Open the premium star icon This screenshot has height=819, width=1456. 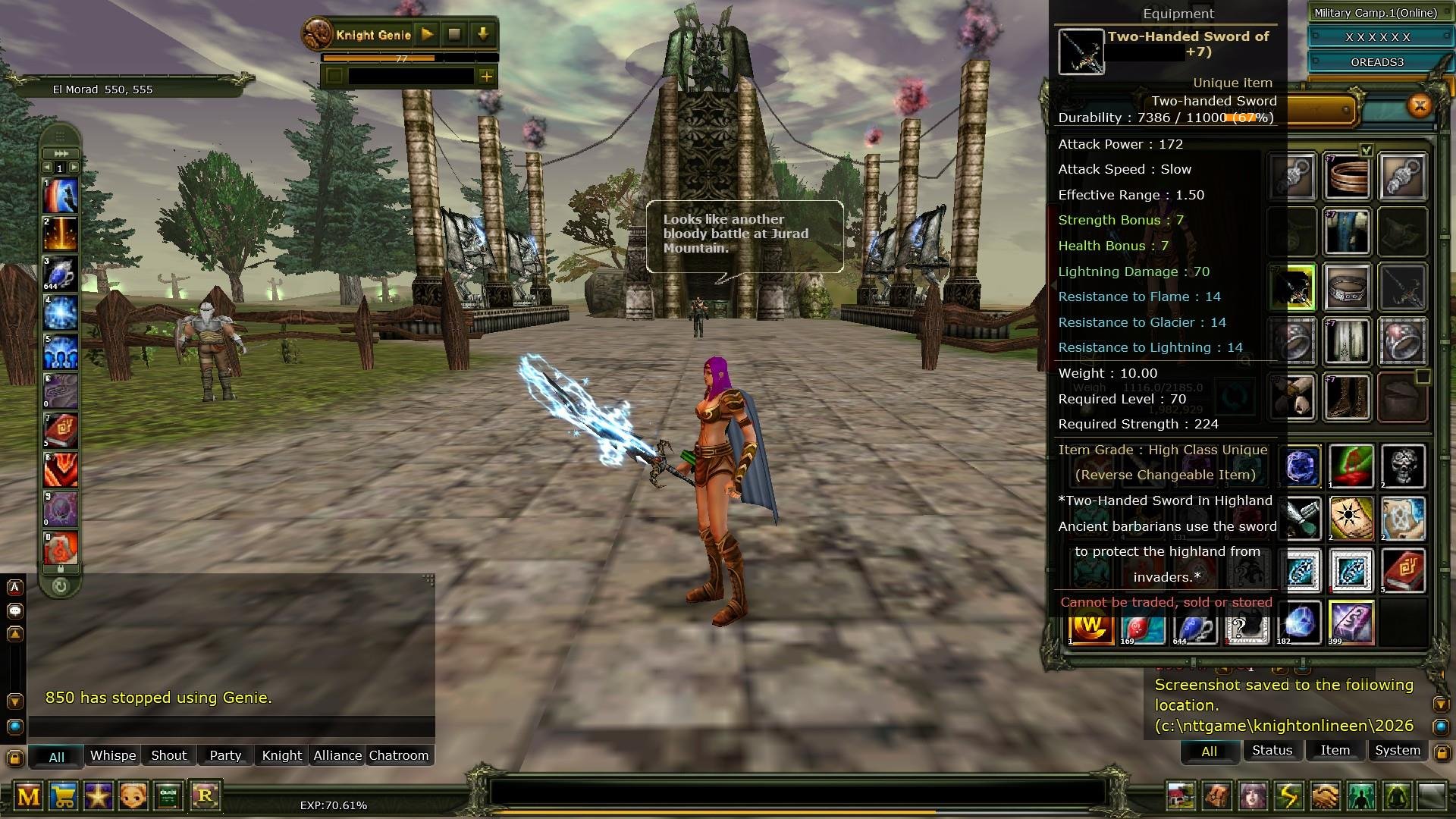tap(99, 798)
